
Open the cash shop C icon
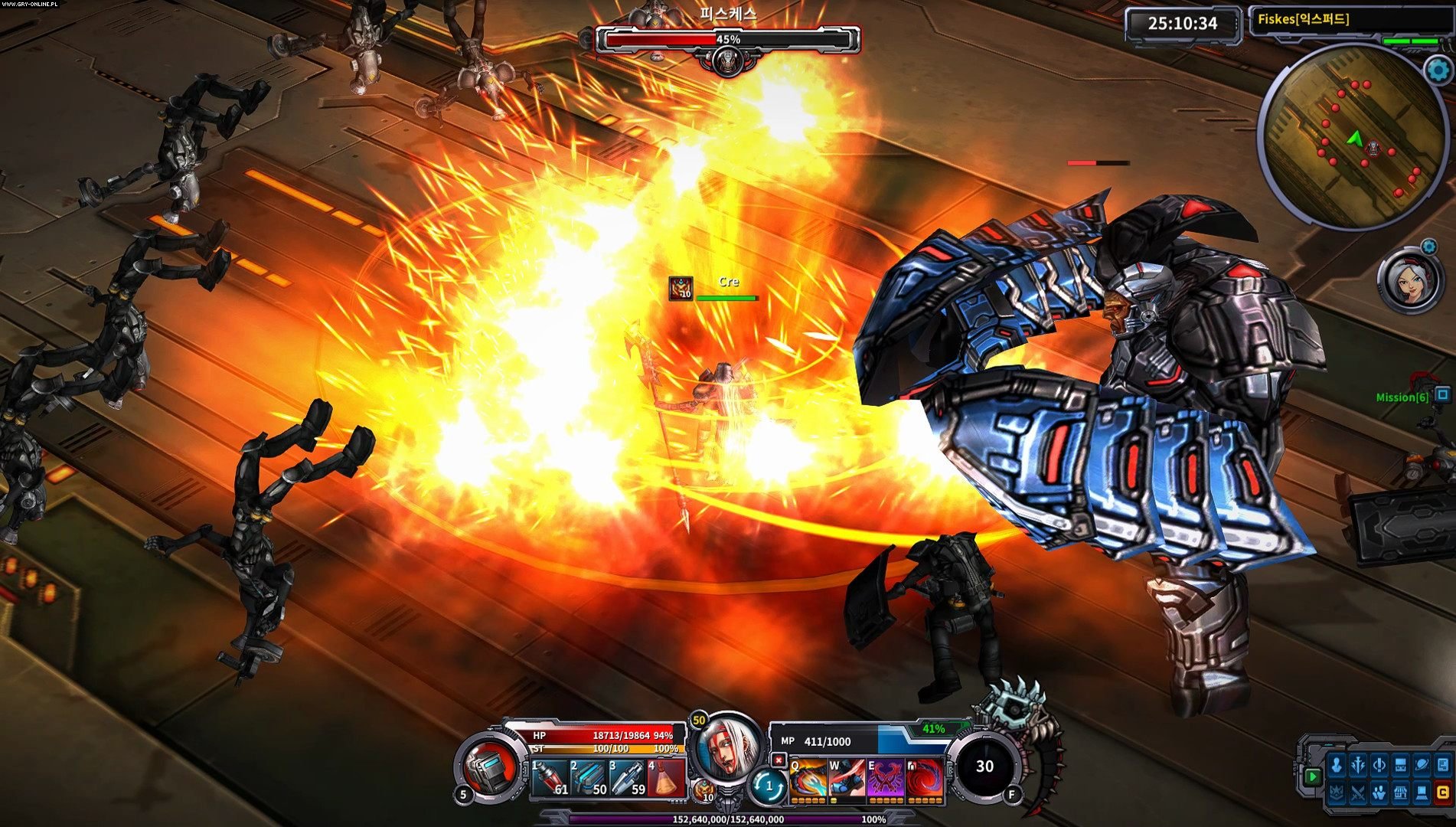tap(1444, 793)
